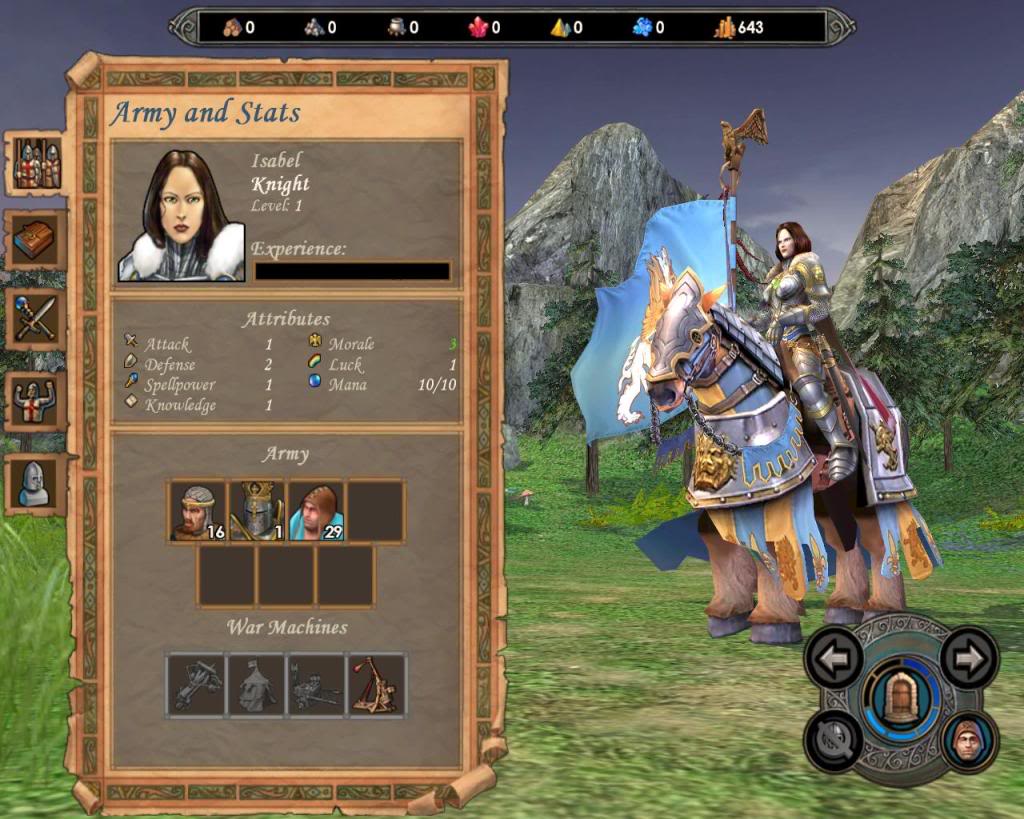Image resolution: width=1024 pixels, height=819 pixels.
Task: Select the first aid tent slot
Action: click(x=256, y=685)
